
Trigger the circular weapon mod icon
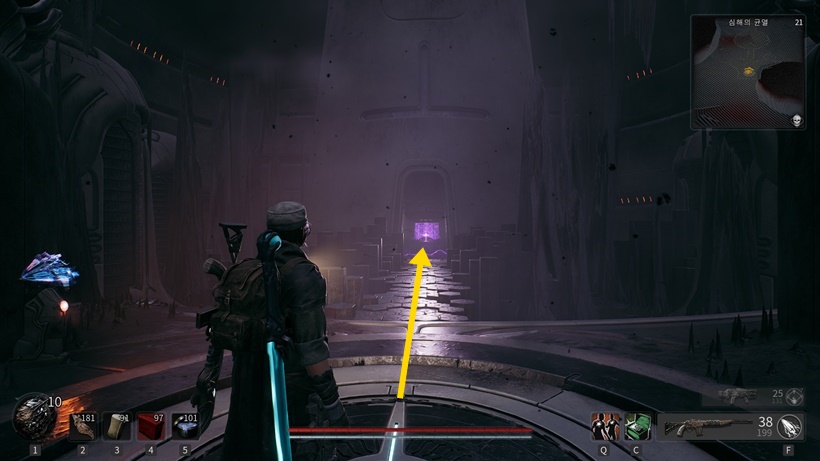pyautogui.click(x=790, y=427)
